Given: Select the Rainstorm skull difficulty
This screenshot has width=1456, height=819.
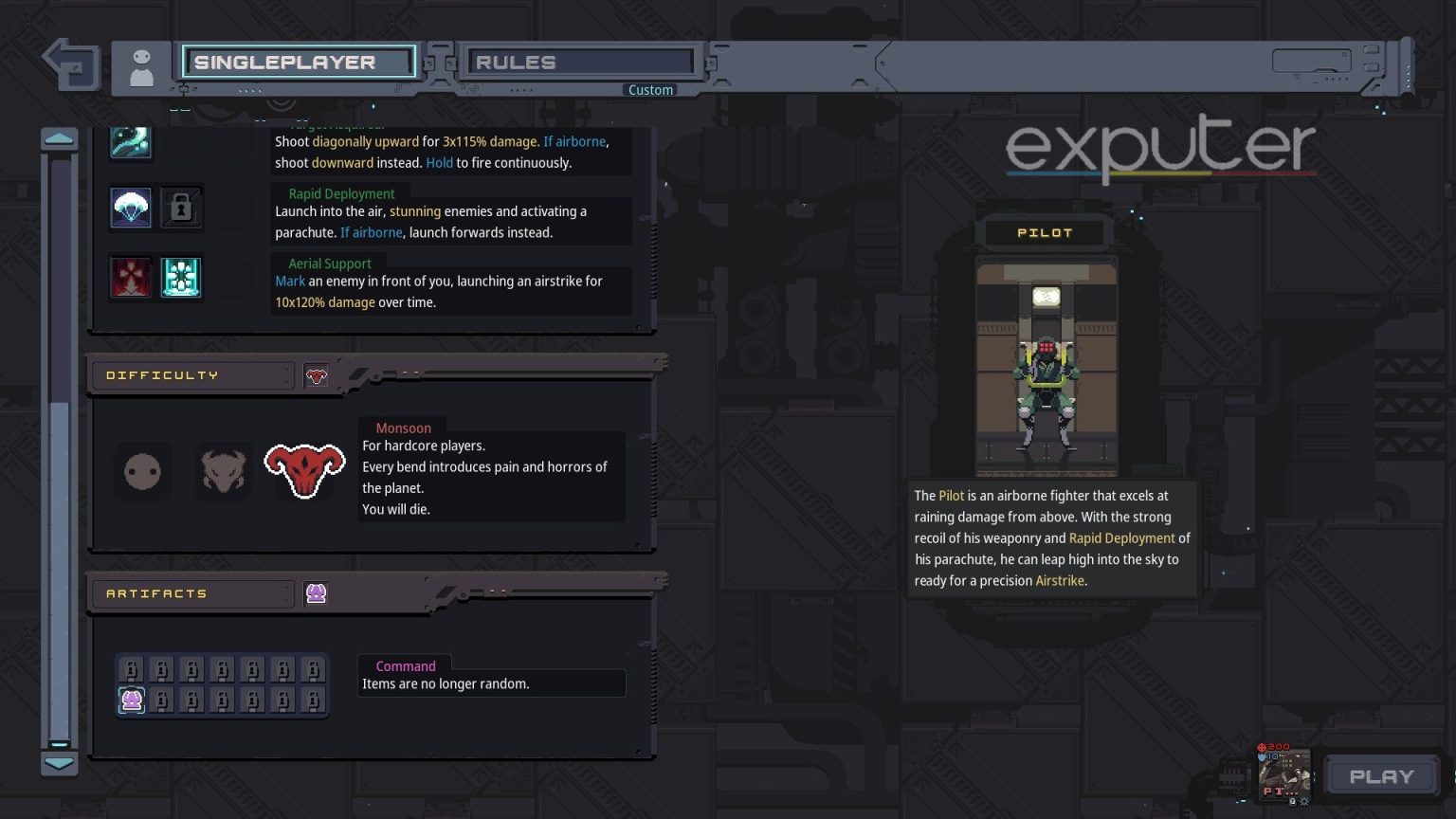Looking at the screenshot, I should click(x=223, y=471).
